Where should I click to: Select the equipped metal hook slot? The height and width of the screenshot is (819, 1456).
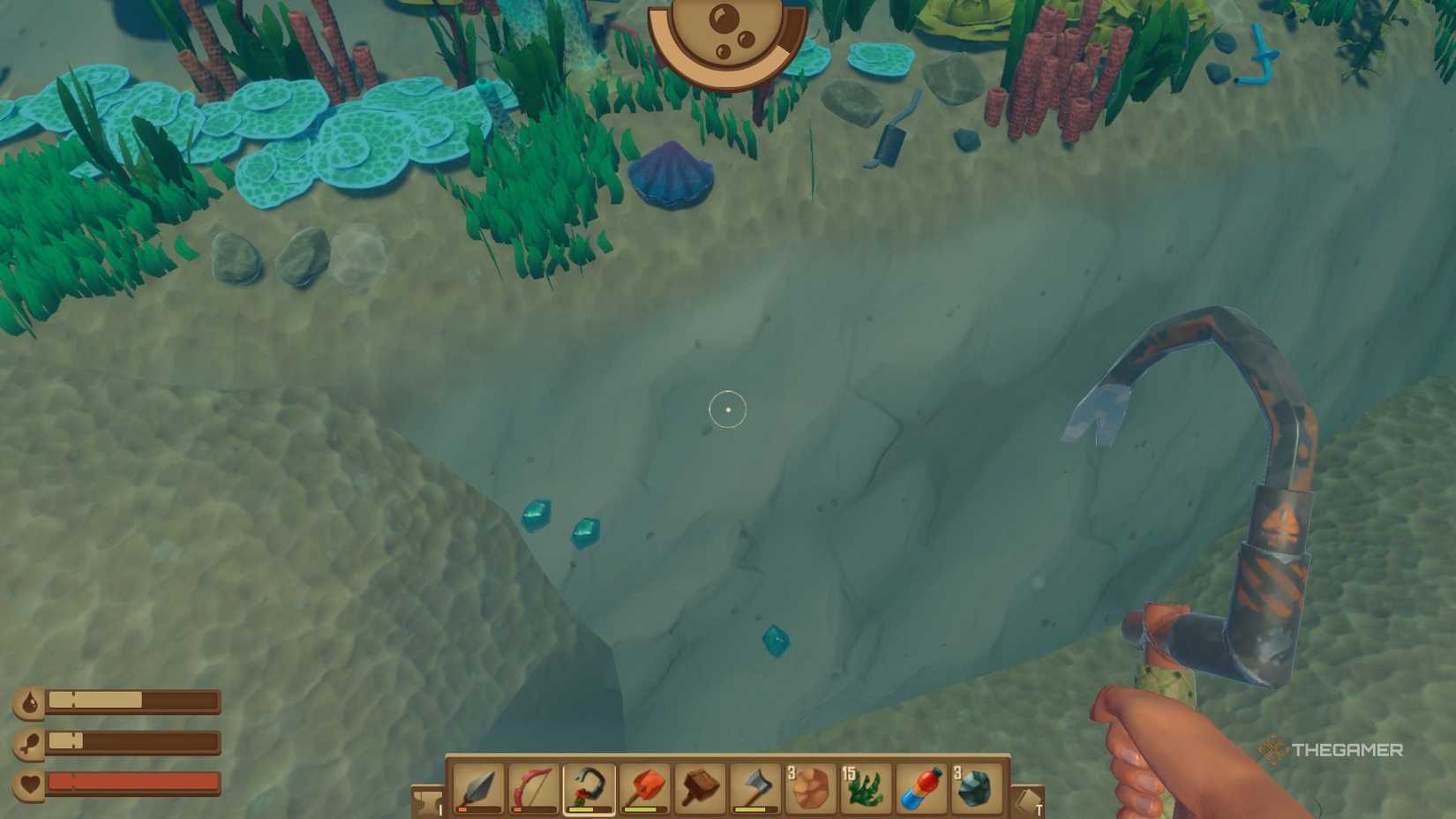(x=589, y=791)
